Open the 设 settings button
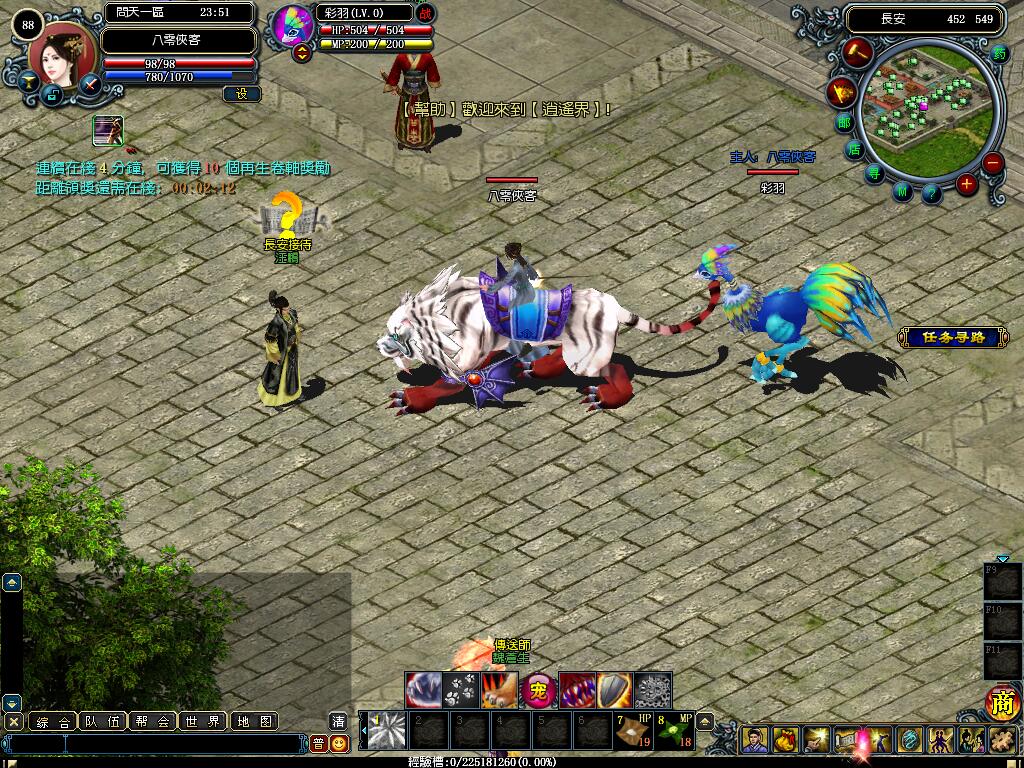This screenshot has width=1024, height=768. [242, 94]
